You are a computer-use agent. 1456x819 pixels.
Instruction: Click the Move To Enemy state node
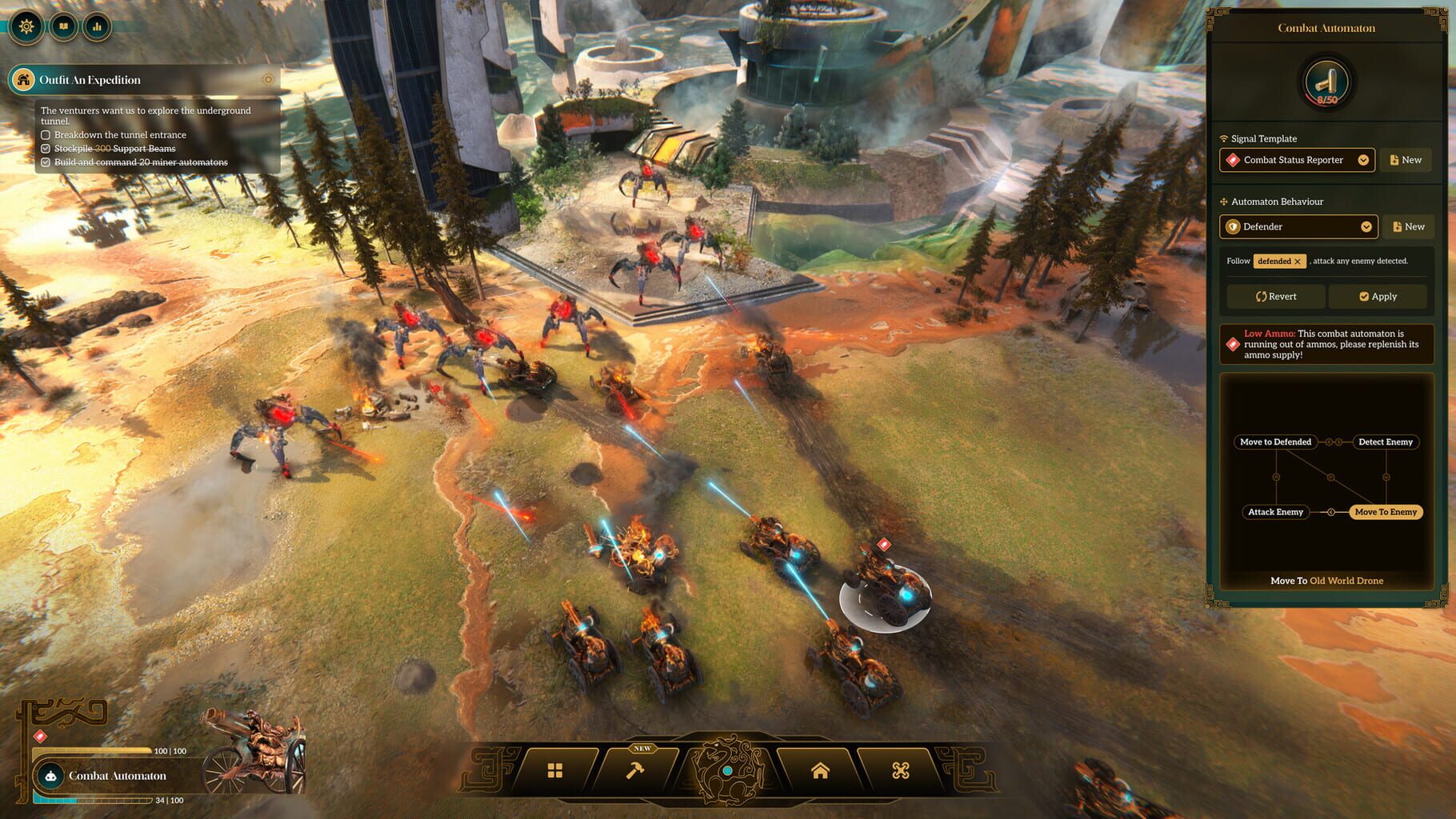[1386, 512]
